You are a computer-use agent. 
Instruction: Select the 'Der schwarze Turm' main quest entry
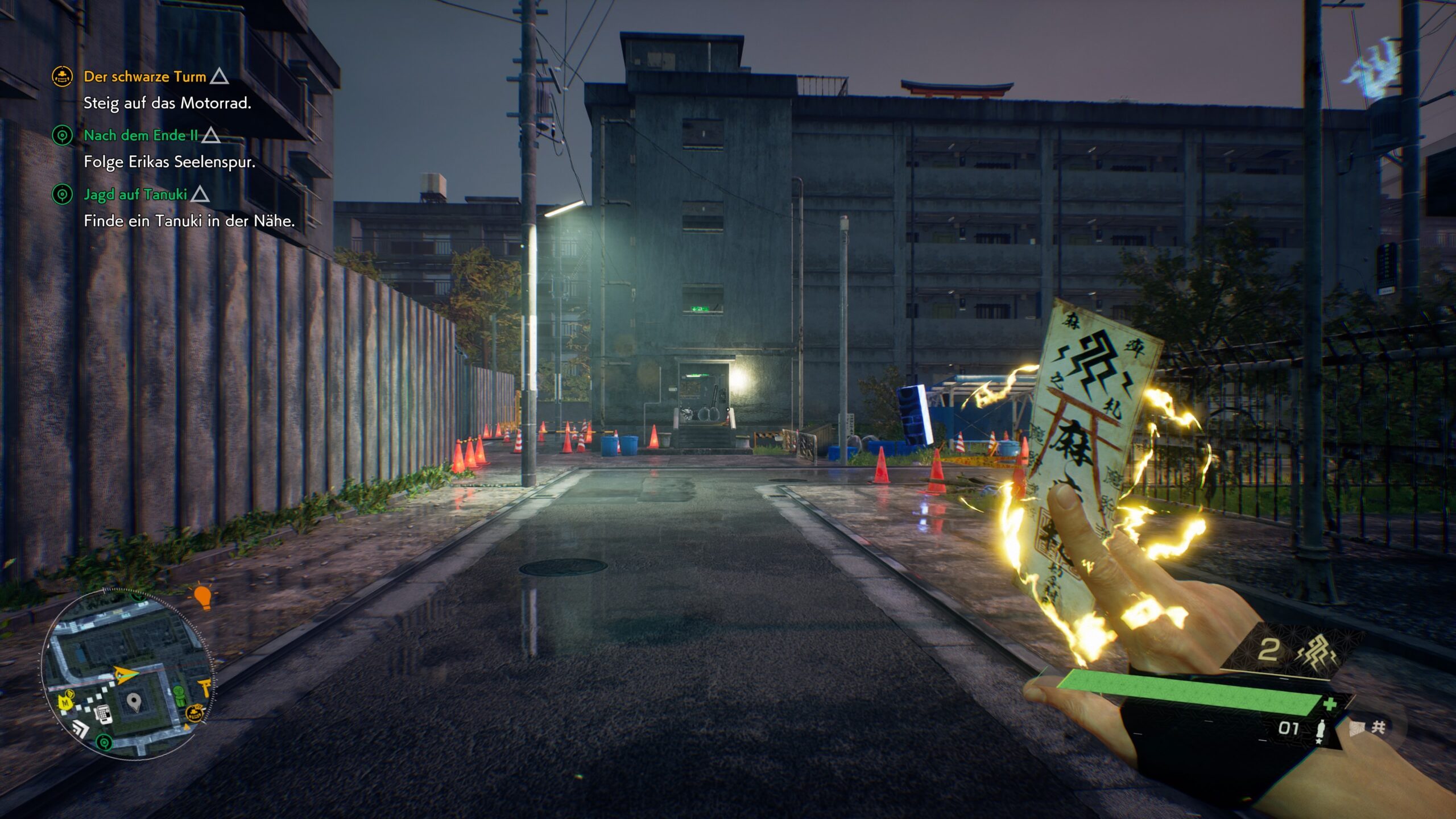144,77
